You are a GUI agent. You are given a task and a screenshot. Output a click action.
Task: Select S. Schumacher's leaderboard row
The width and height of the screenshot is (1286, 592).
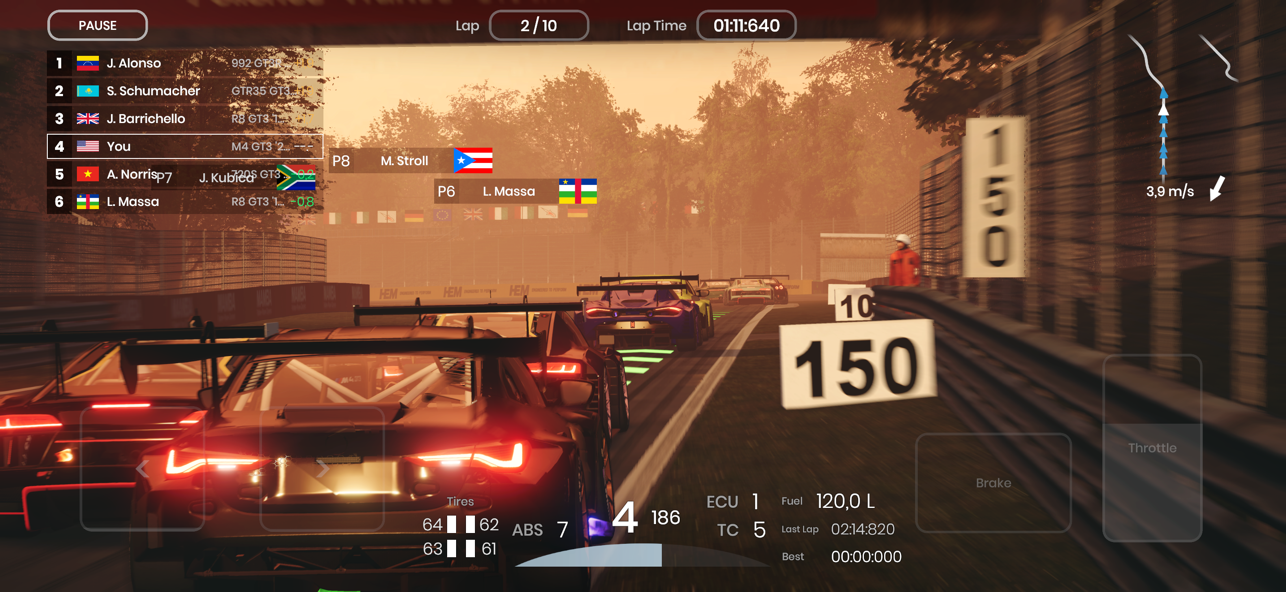[184, 91]
